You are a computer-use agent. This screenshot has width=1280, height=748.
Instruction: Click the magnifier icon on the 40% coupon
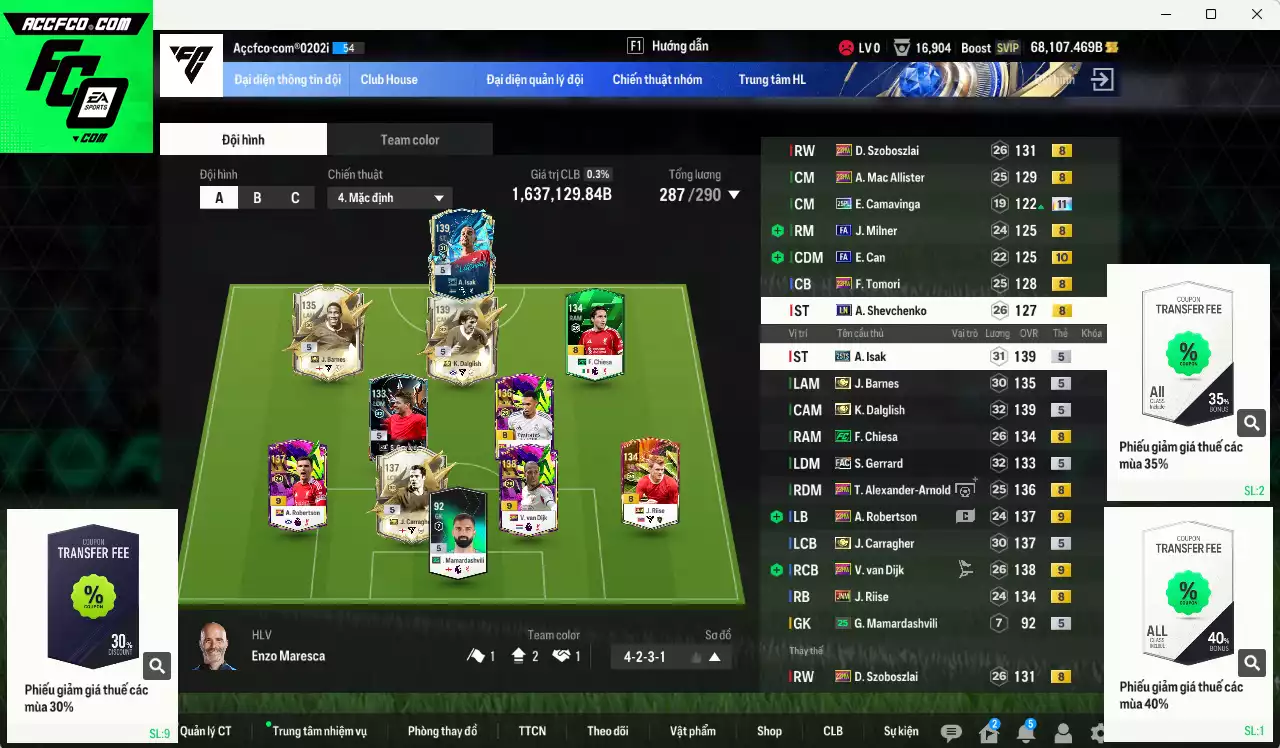[1251, 662]
